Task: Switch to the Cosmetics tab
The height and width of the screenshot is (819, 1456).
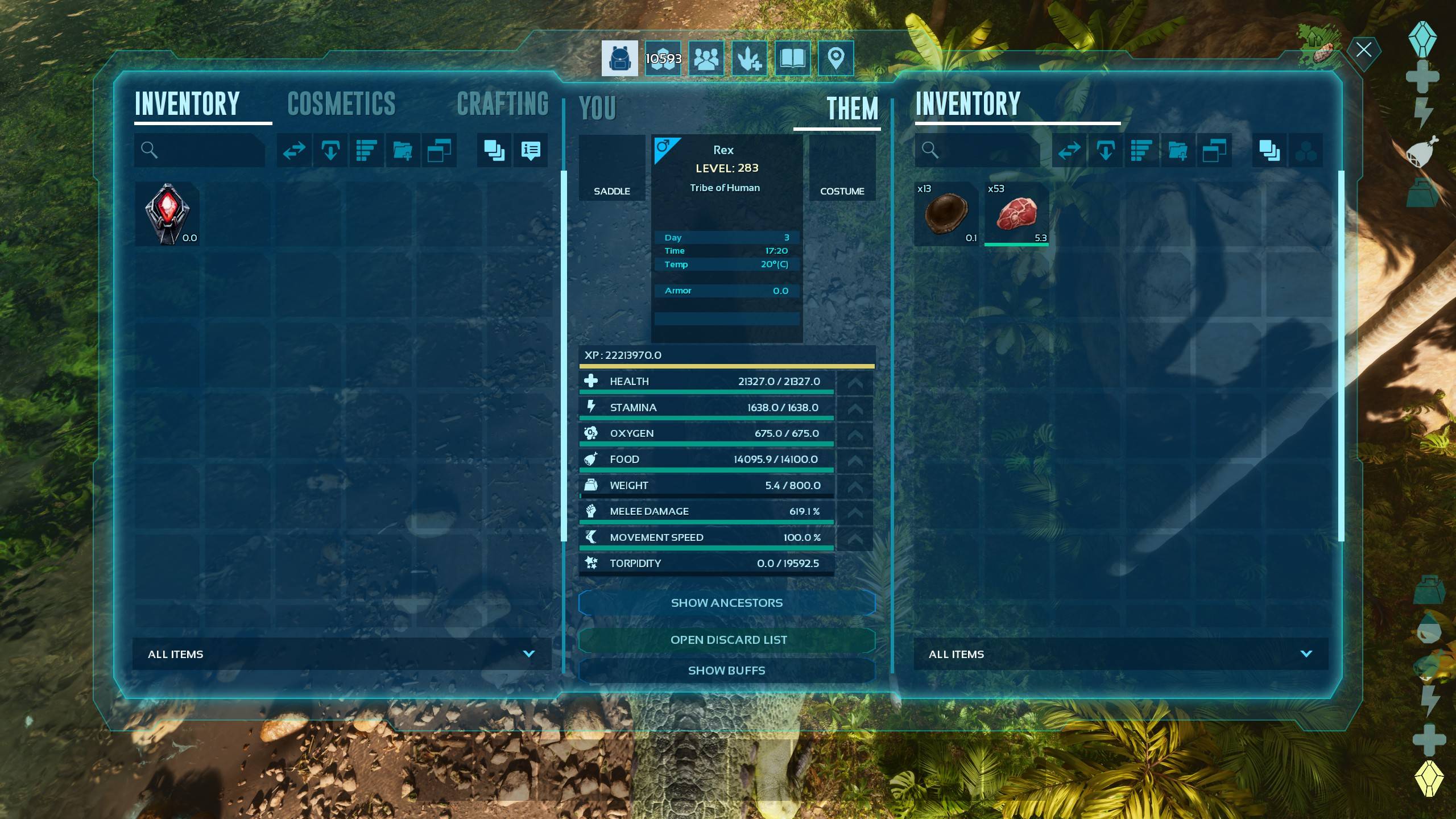Action: click(341, 104)
